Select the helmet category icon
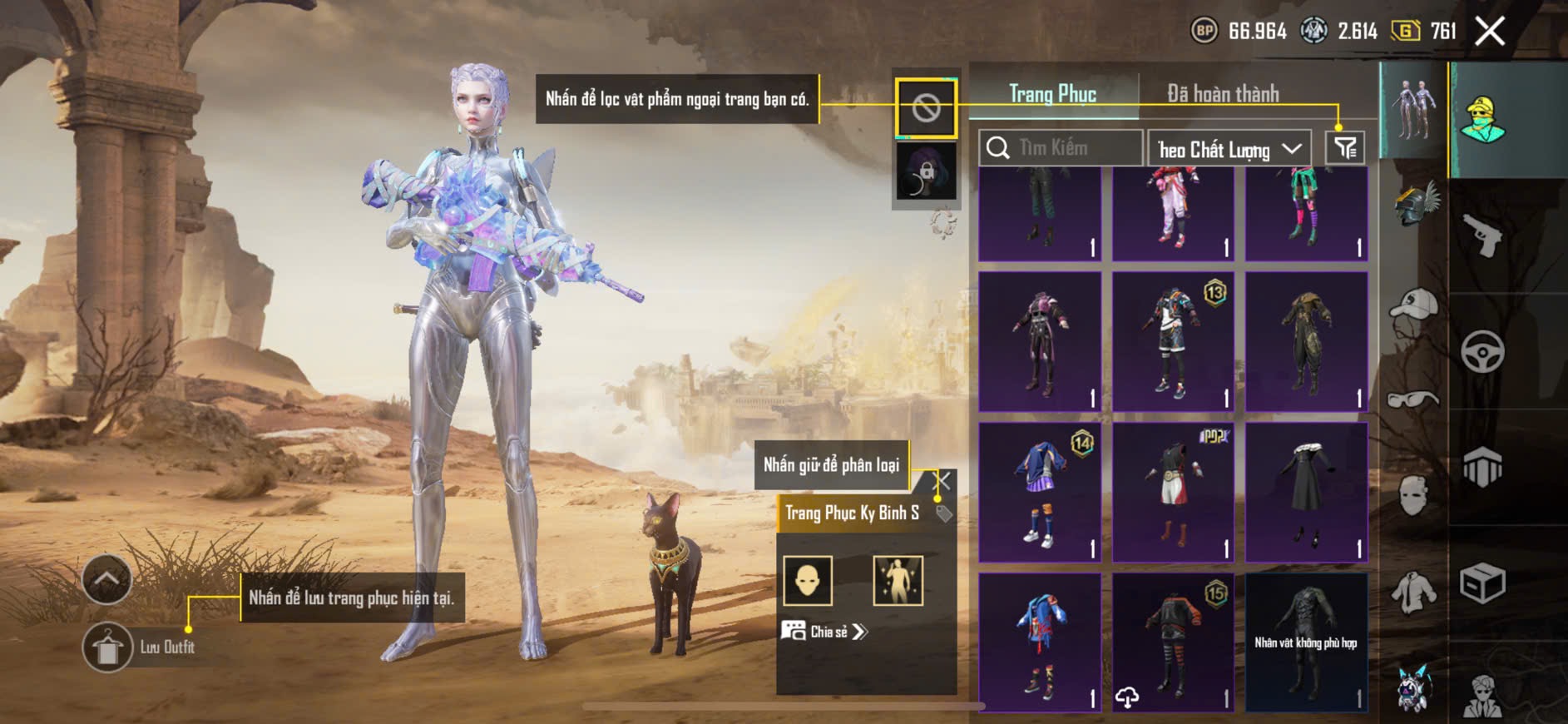 point(1415,204)
